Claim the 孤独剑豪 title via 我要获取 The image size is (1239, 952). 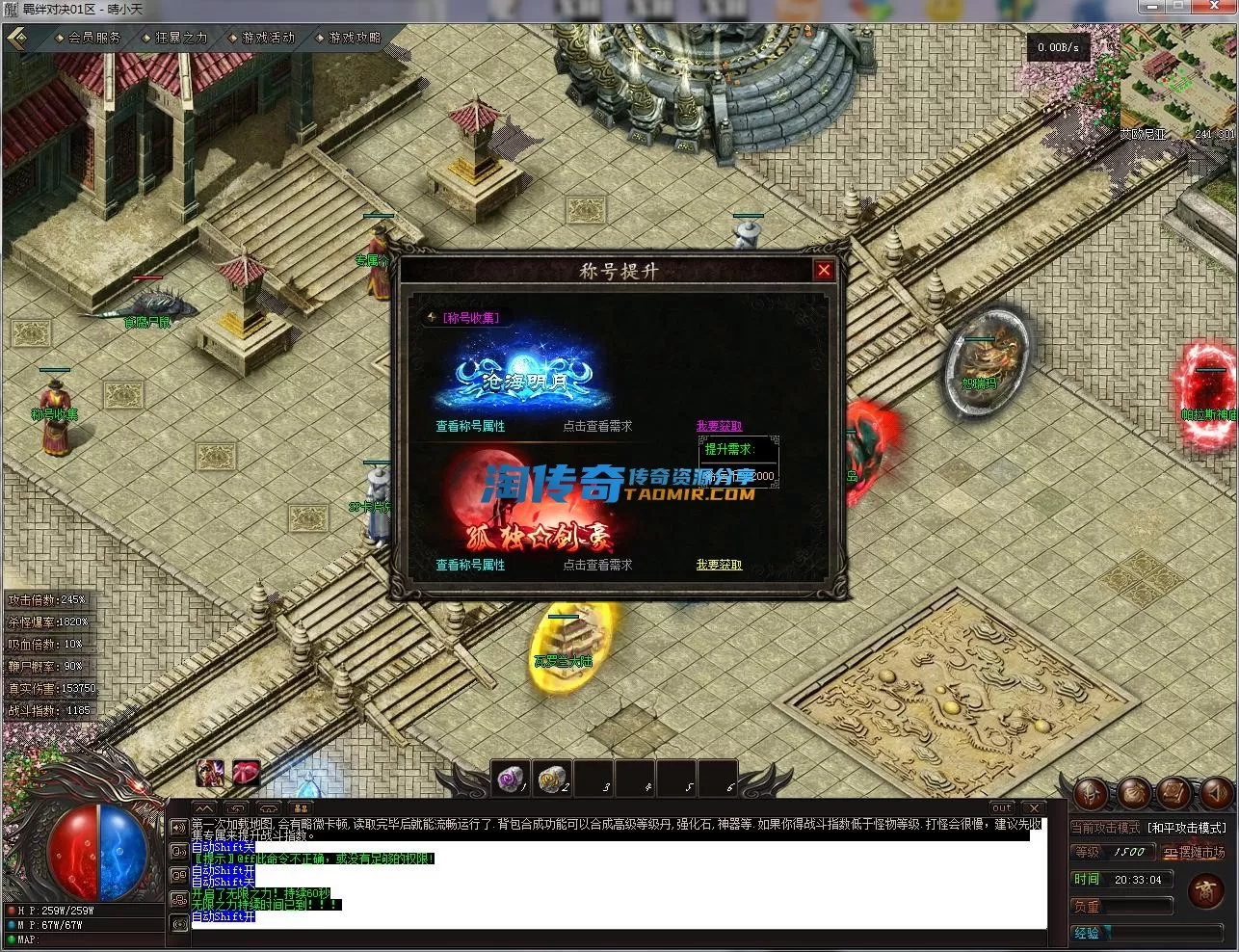click(x=719, y=565)
